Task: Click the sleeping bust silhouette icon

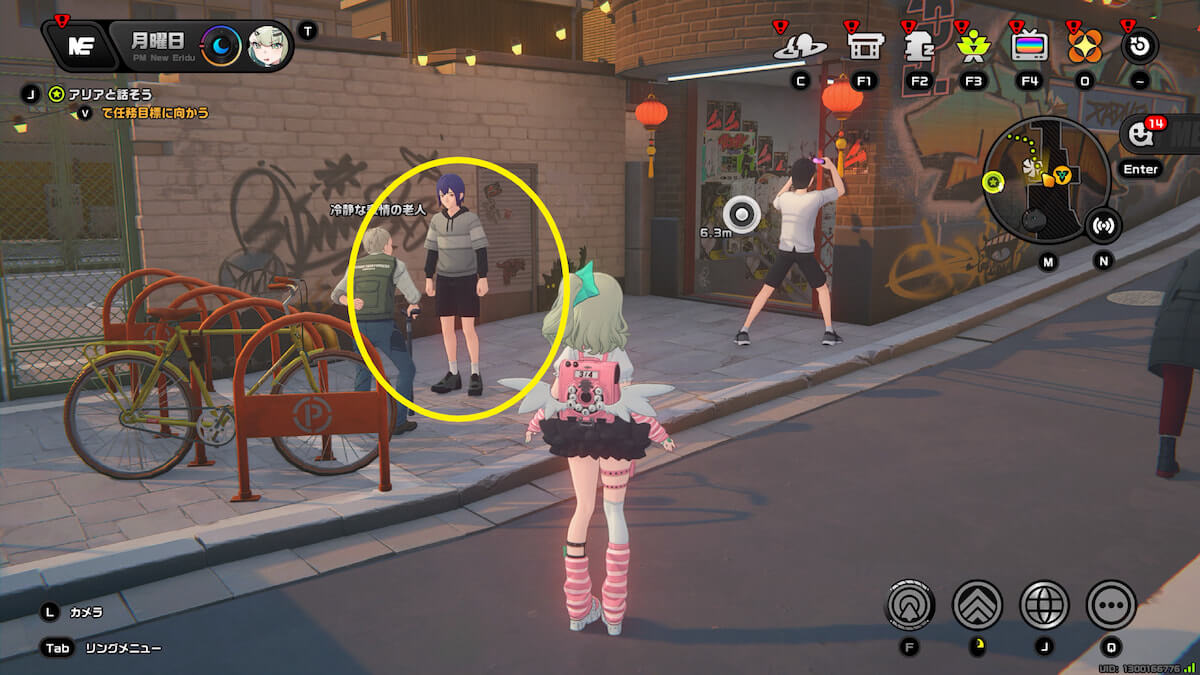Action: [x=918, y=46]
